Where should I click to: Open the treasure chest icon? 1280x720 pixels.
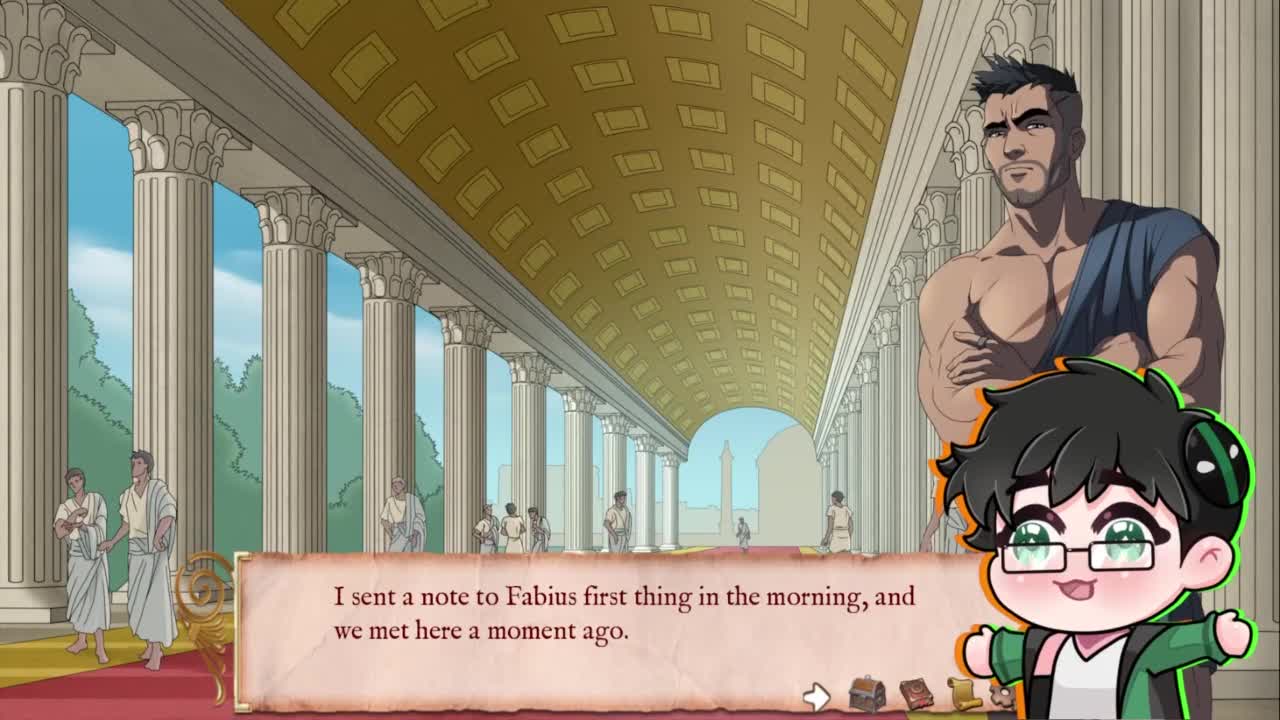866,694
